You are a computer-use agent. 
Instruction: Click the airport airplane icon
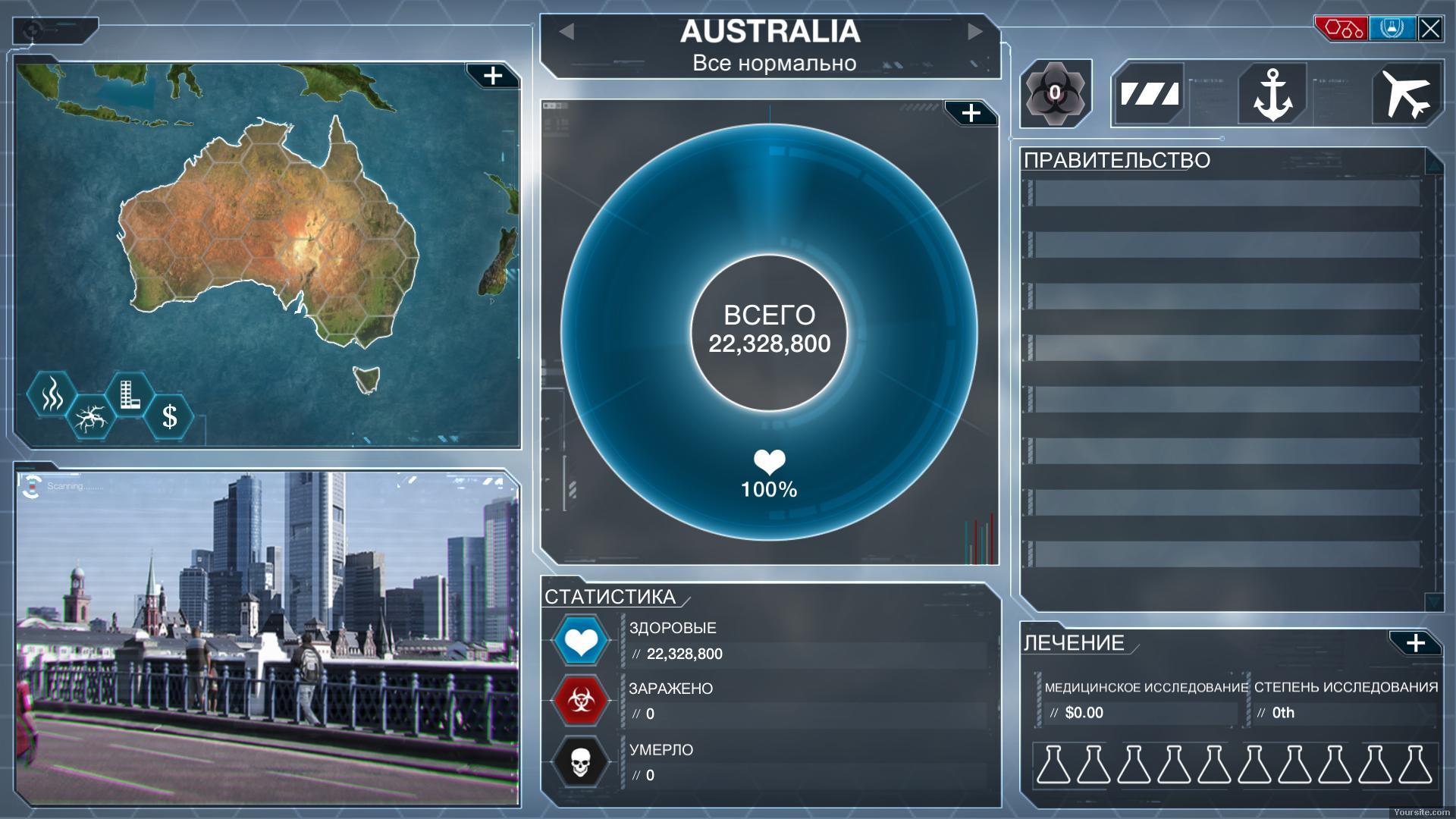coord(1405,94)
